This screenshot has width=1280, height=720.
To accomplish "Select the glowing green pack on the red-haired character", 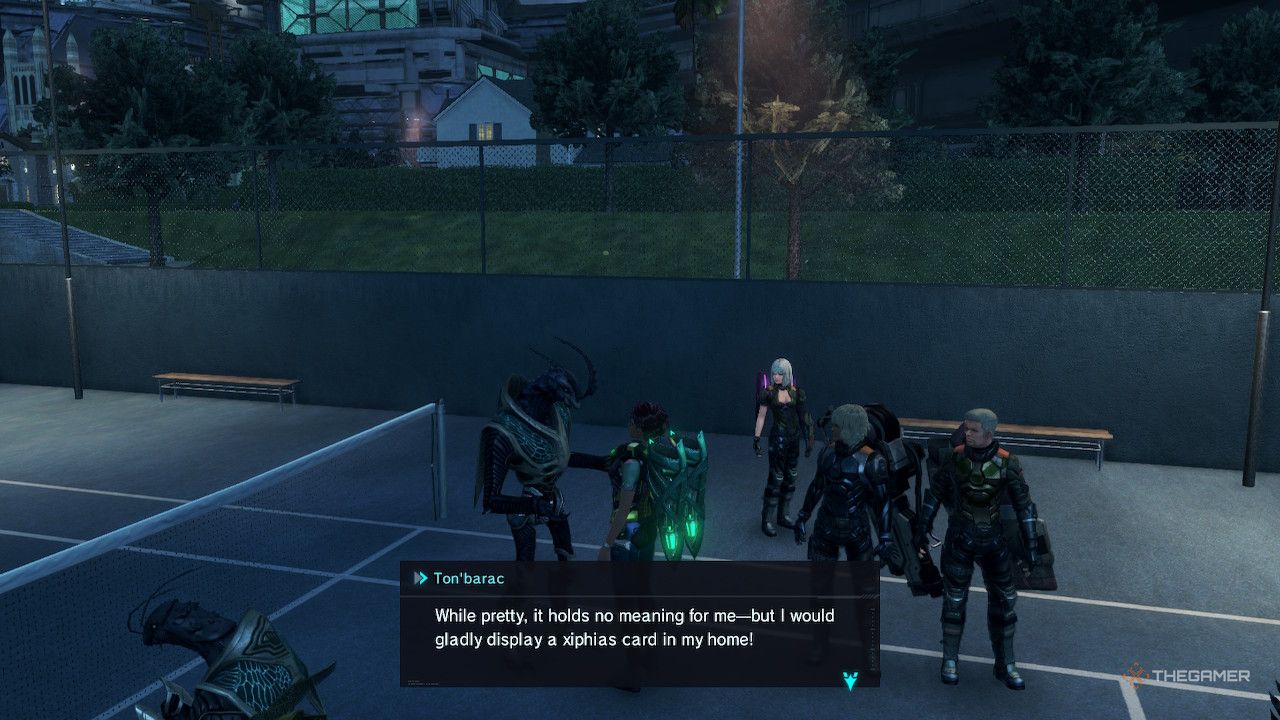I will tap(678, 520).
